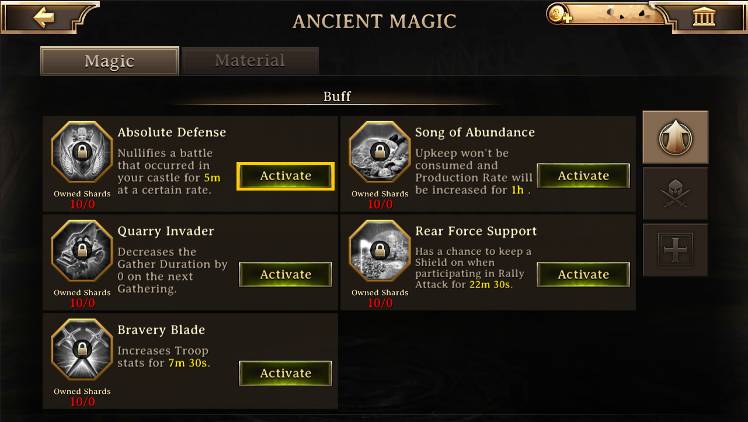Activate Rear Force Support

coord(583,274)
